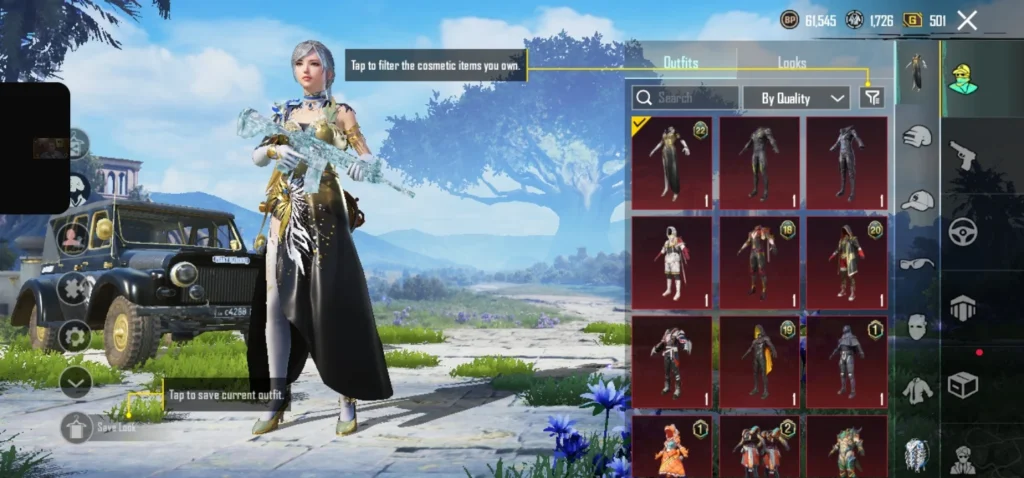
Task: Switch to the Outfits tab
Action: pos(681,62)
